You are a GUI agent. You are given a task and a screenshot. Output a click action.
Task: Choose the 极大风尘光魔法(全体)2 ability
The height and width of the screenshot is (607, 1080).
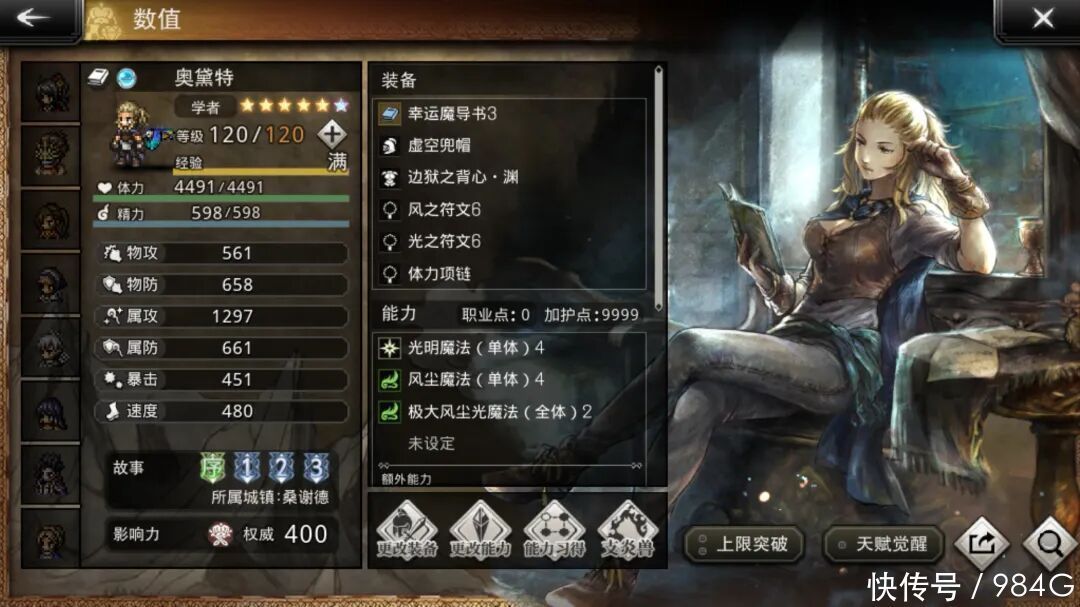510,411
